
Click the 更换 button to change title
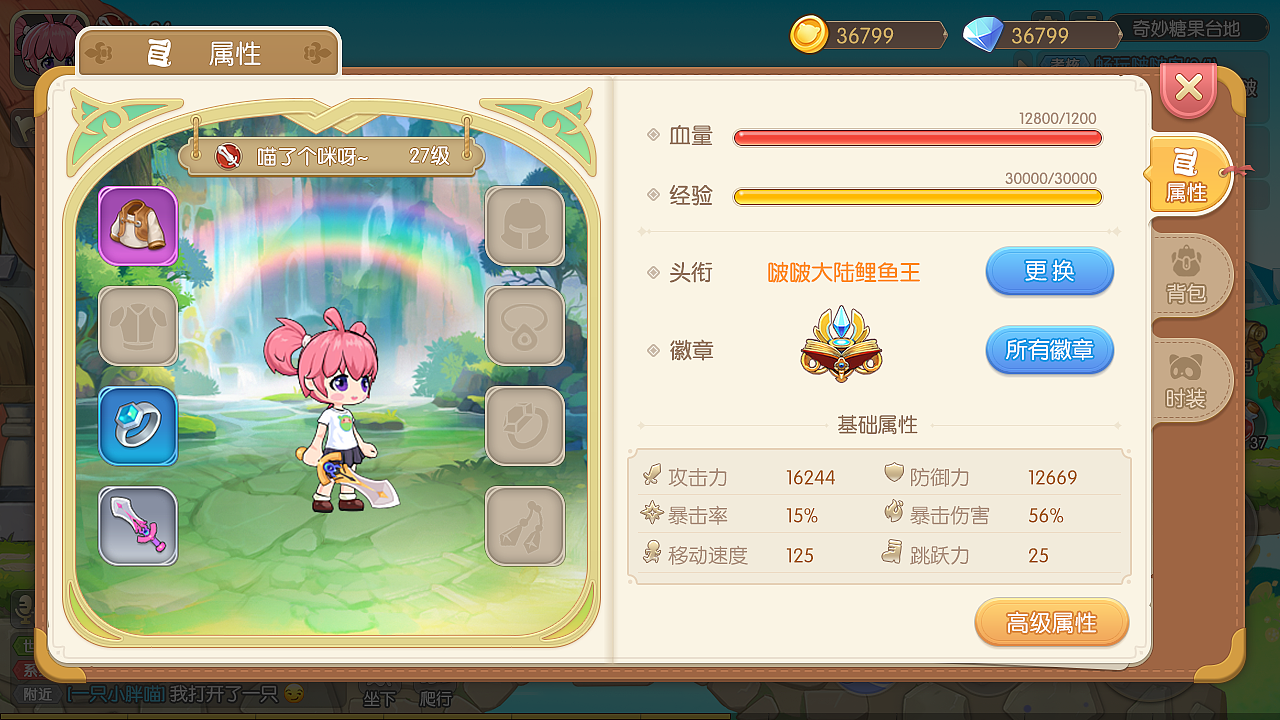coord(1049,271)
